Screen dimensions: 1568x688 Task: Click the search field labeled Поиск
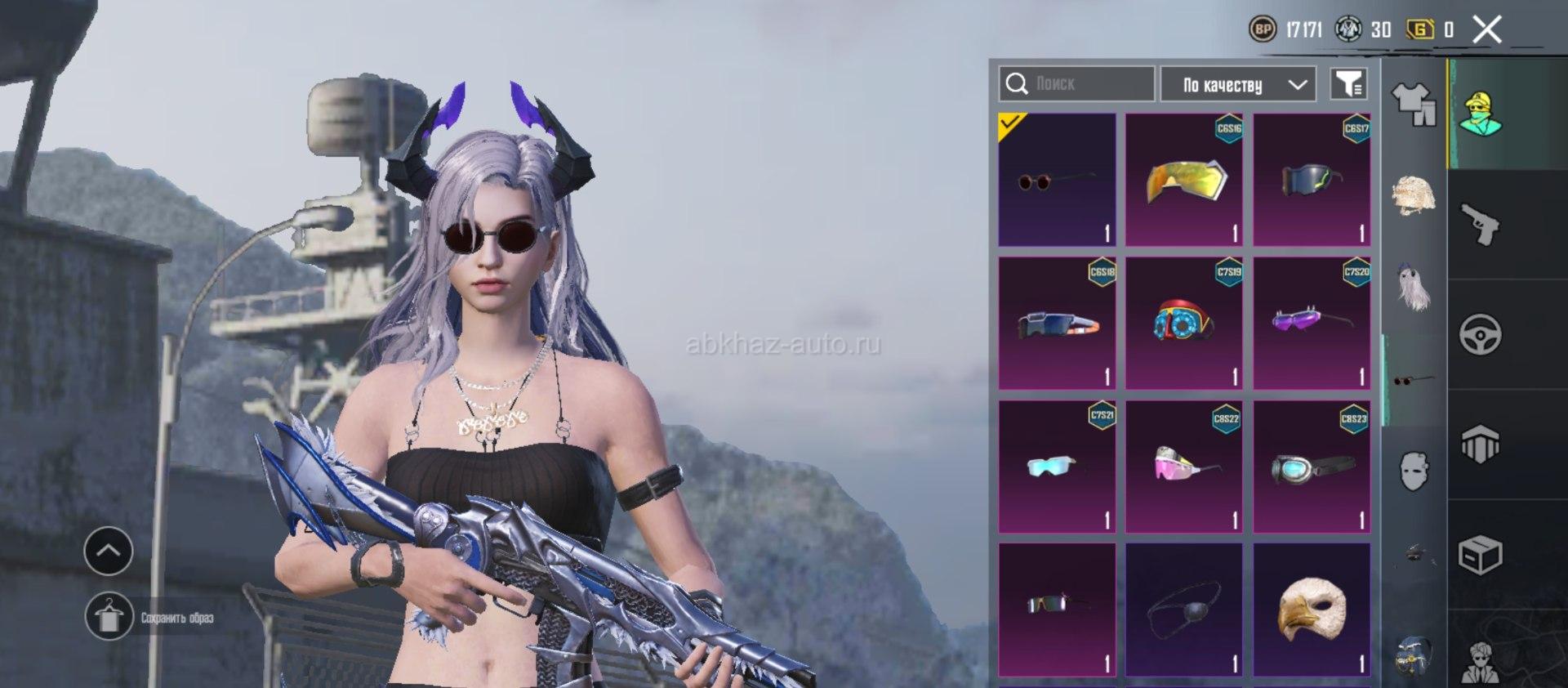[1076, 83]
